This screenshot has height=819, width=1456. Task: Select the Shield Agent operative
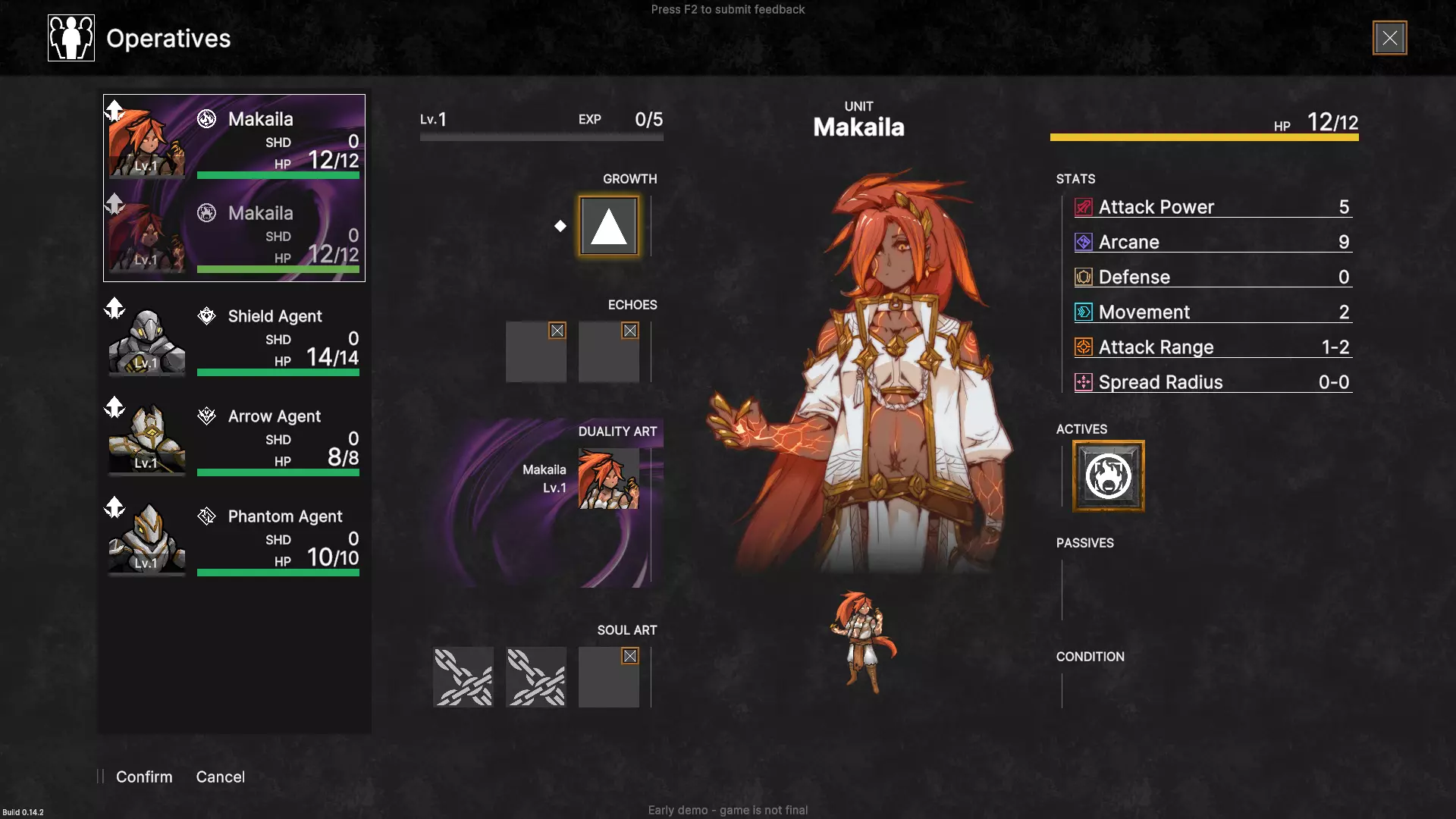(234, 339)
